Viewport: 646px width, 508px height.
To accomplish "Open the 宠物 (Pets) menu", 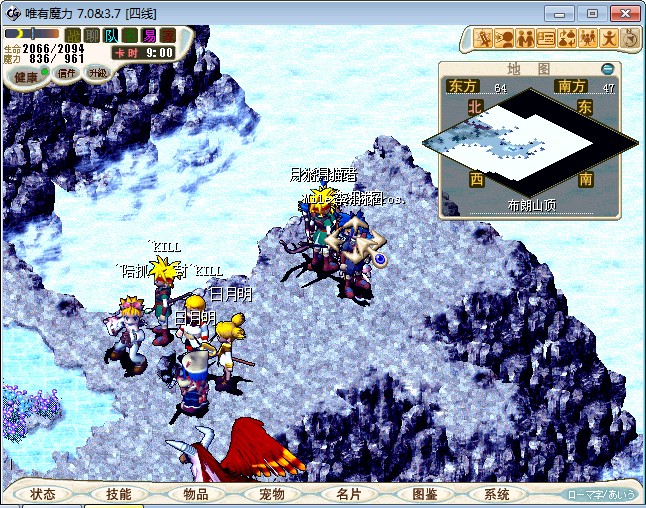I will click(271, 494).
